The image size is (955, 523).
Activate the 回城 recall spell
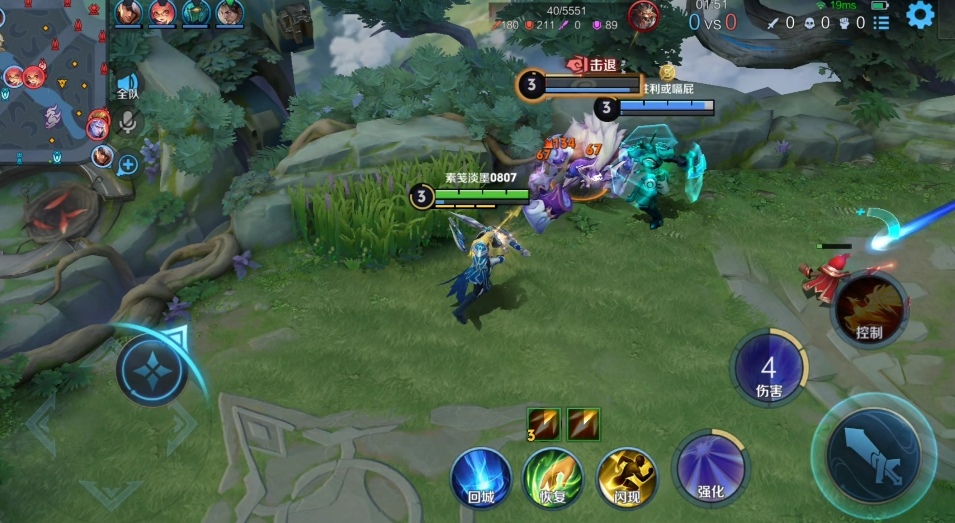[481, 477]
